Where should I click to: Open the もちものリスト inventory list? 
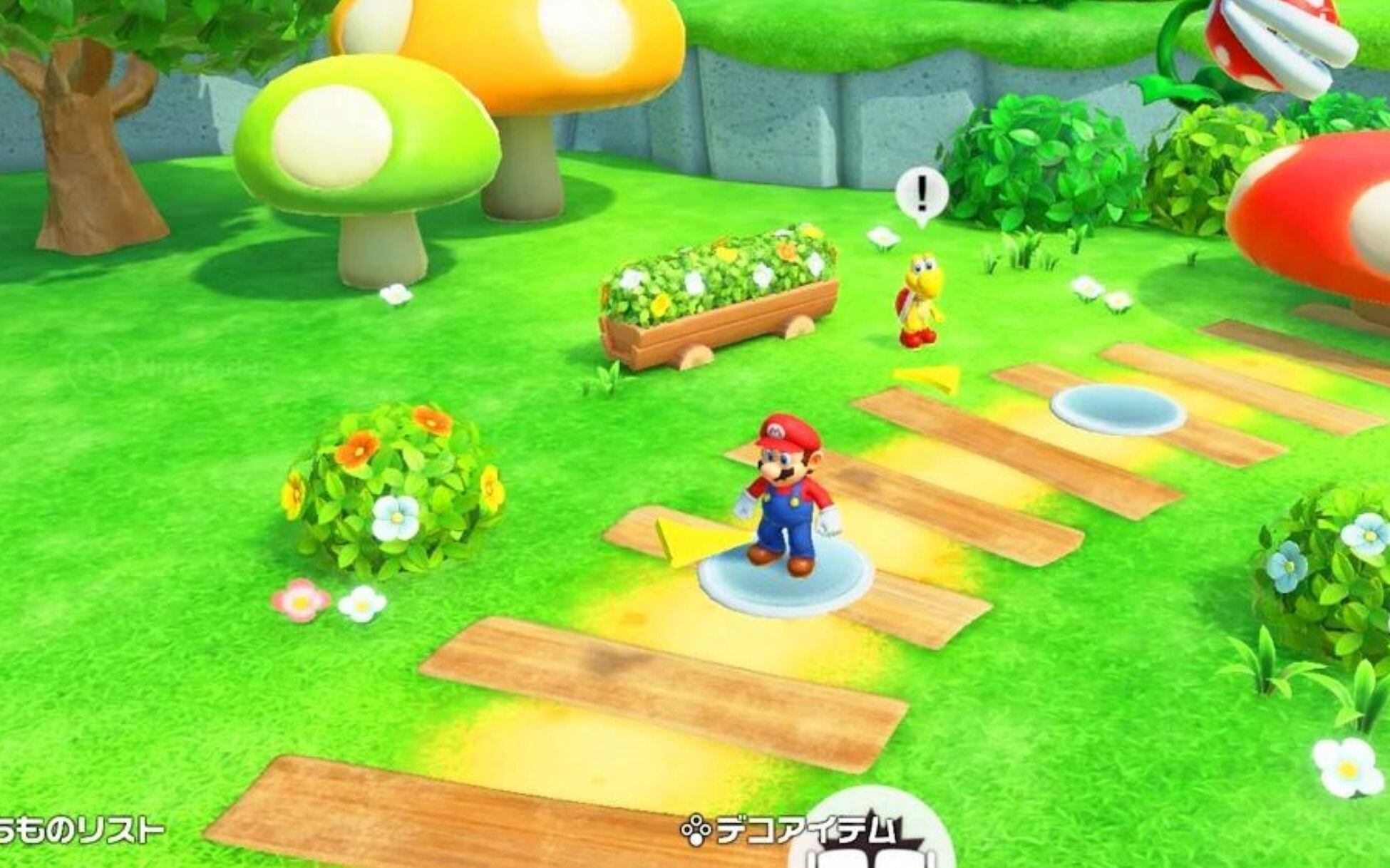[x=78, y=827]
